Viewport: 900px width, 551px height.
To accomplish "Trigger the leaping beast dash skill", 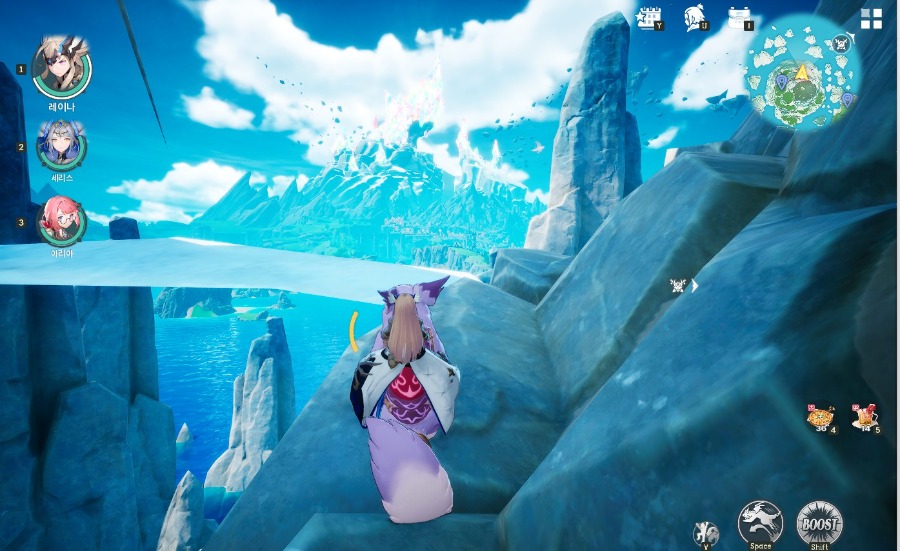I will click(x=760, y=522).
